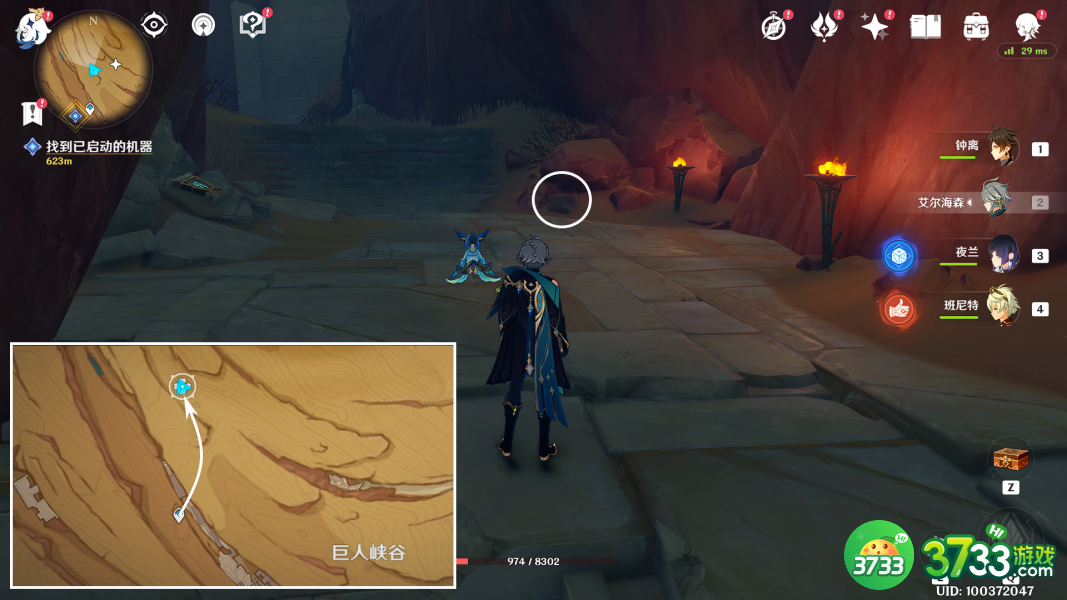Switch to party member 夜兰
1067x600 pixels.
[x=1001, y=254]
